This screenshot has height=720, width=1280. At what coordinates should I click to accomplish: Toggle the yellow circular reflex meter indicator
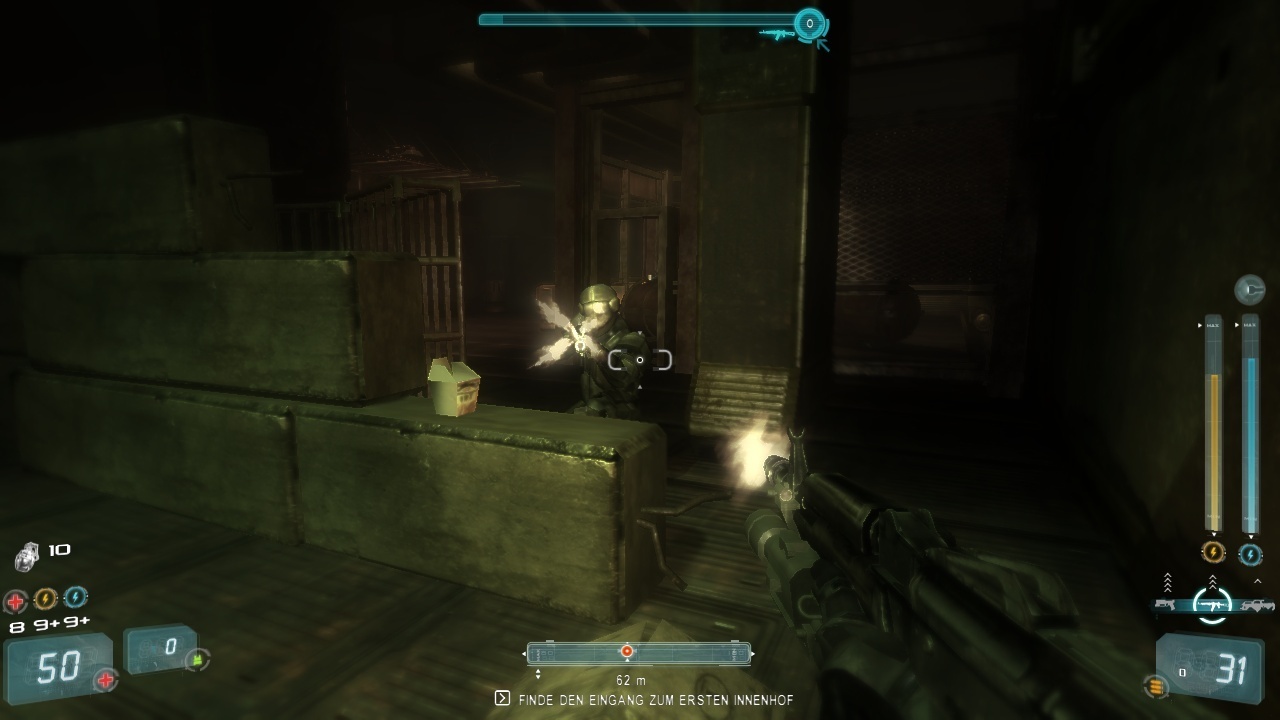(1213, 552)
